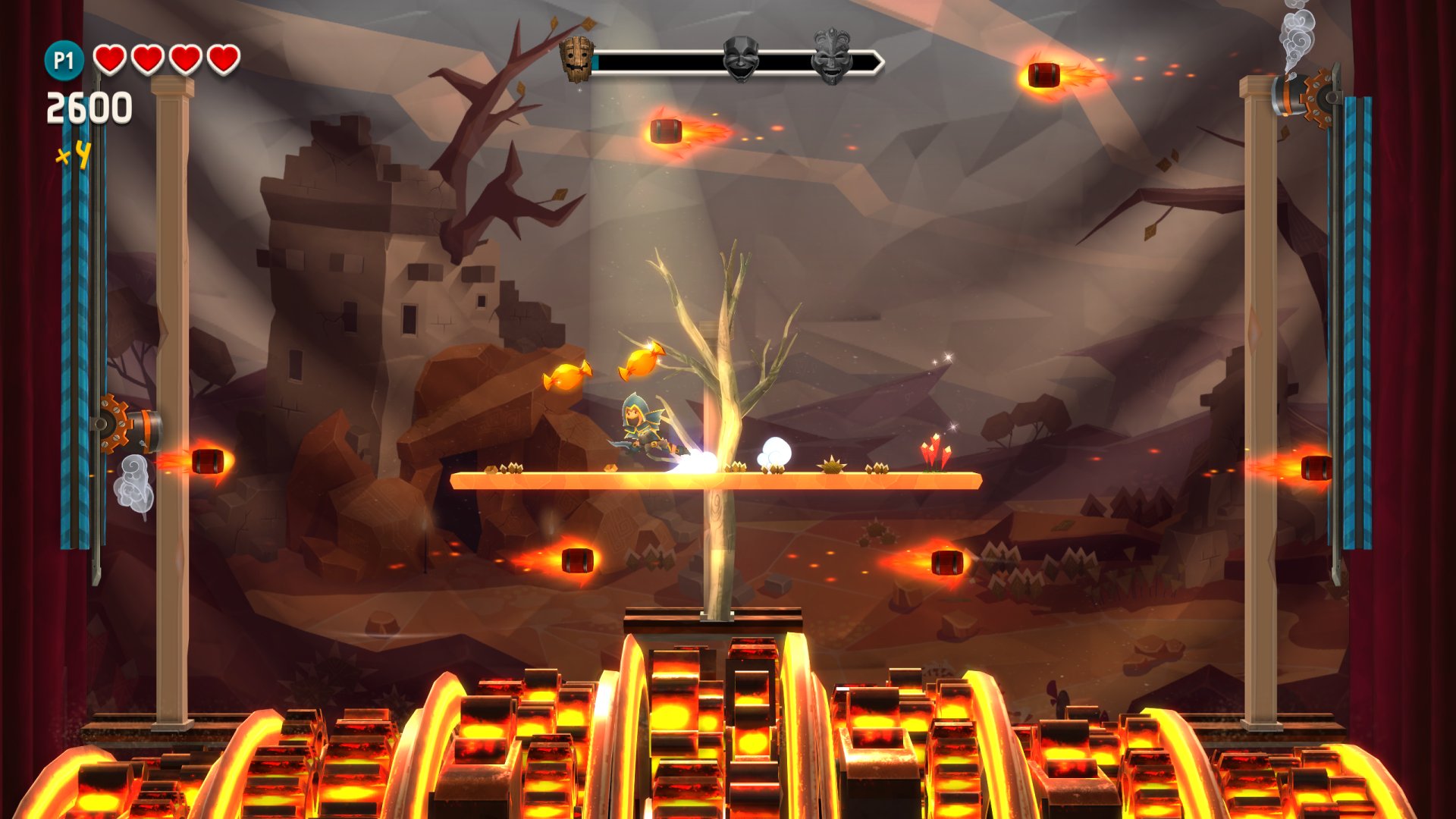Click the grey mask at the progress bar's end
The height and width of the screenshot is (819, 1456).
click(x=832, y=55)
